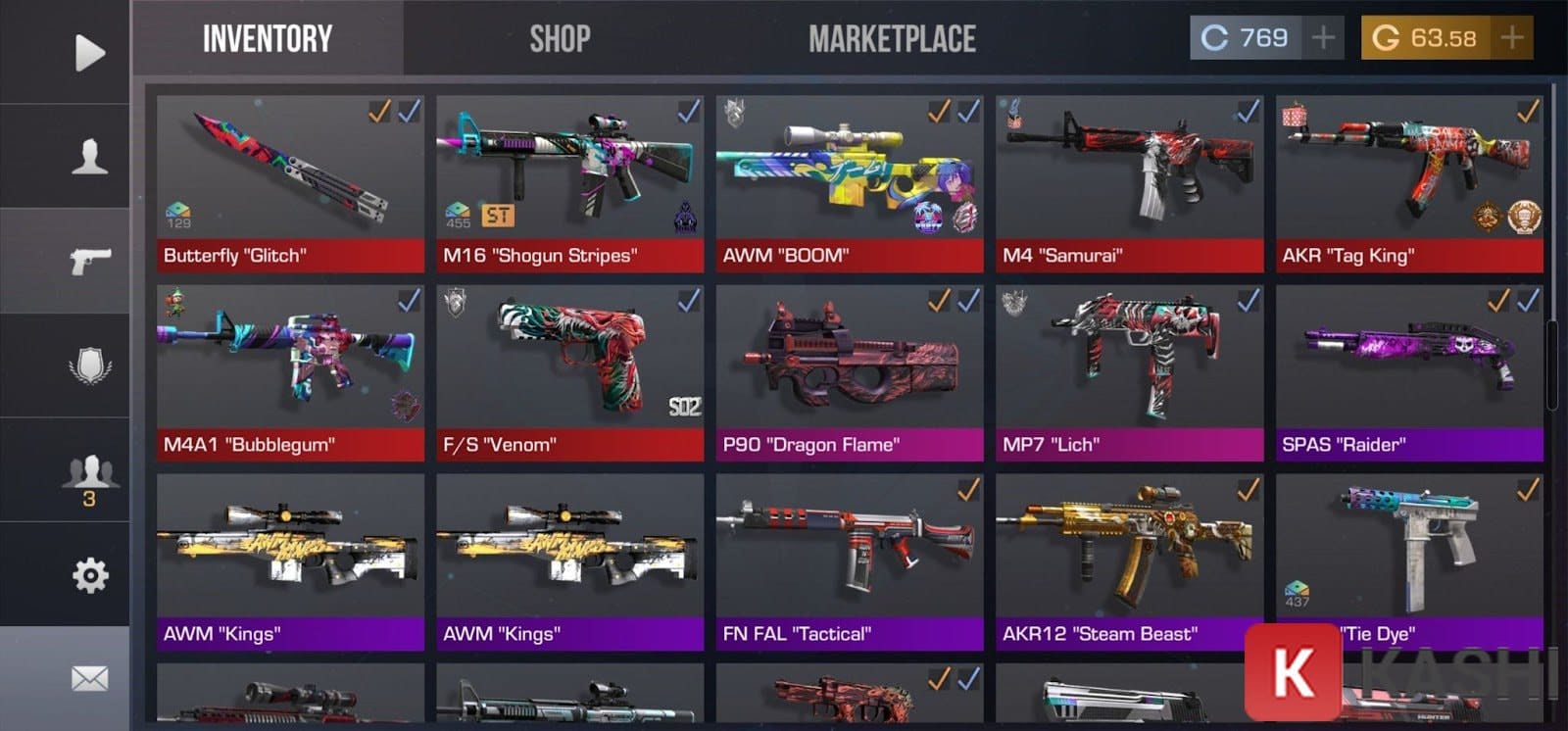Viewport: 1568px width, 731px height.
Task: Pick the AKR "Tag King" skin
Action: 1409,183
